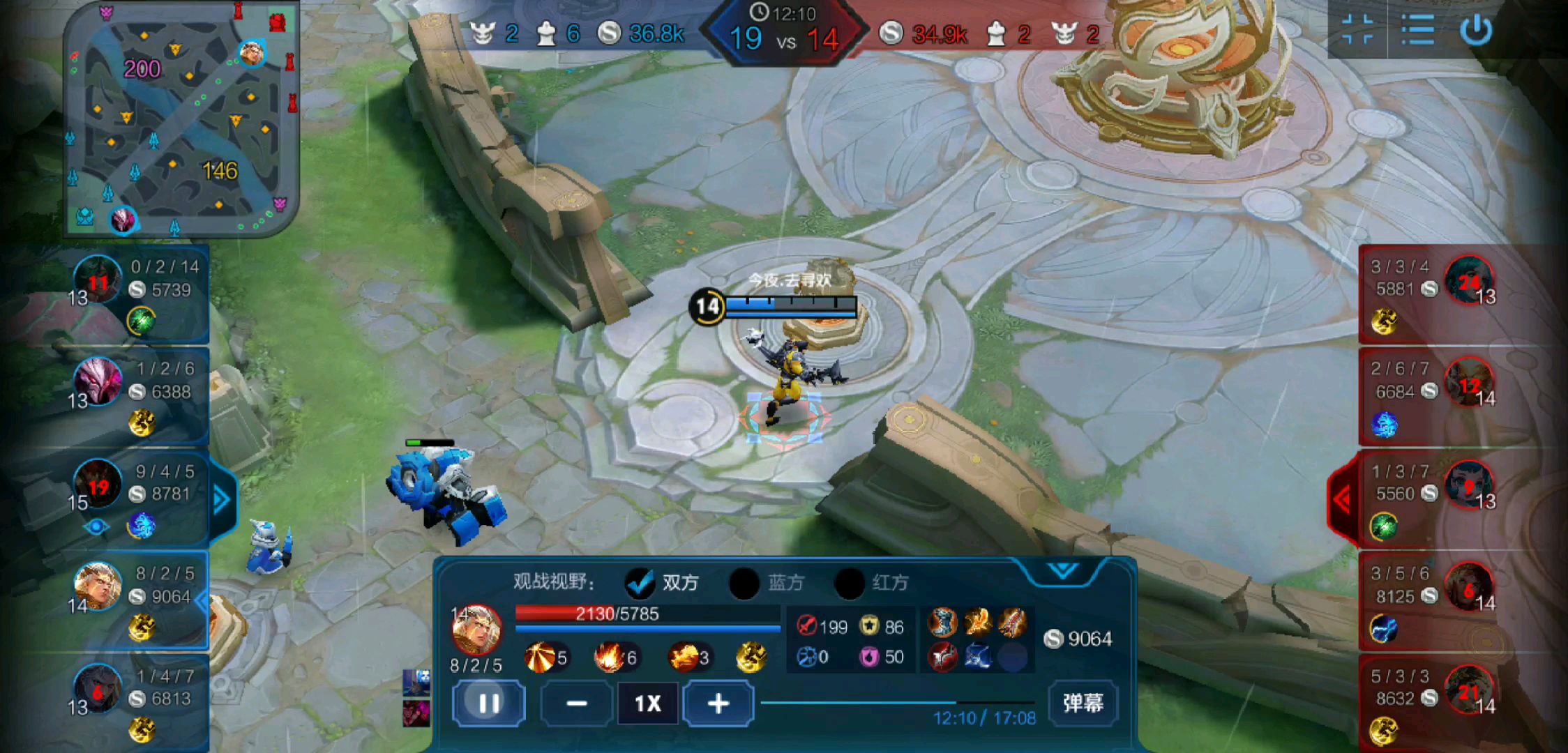The height and width of the screenshot is (753, 1568).
Task: Click the power exit button
Action: (1476, 31)
